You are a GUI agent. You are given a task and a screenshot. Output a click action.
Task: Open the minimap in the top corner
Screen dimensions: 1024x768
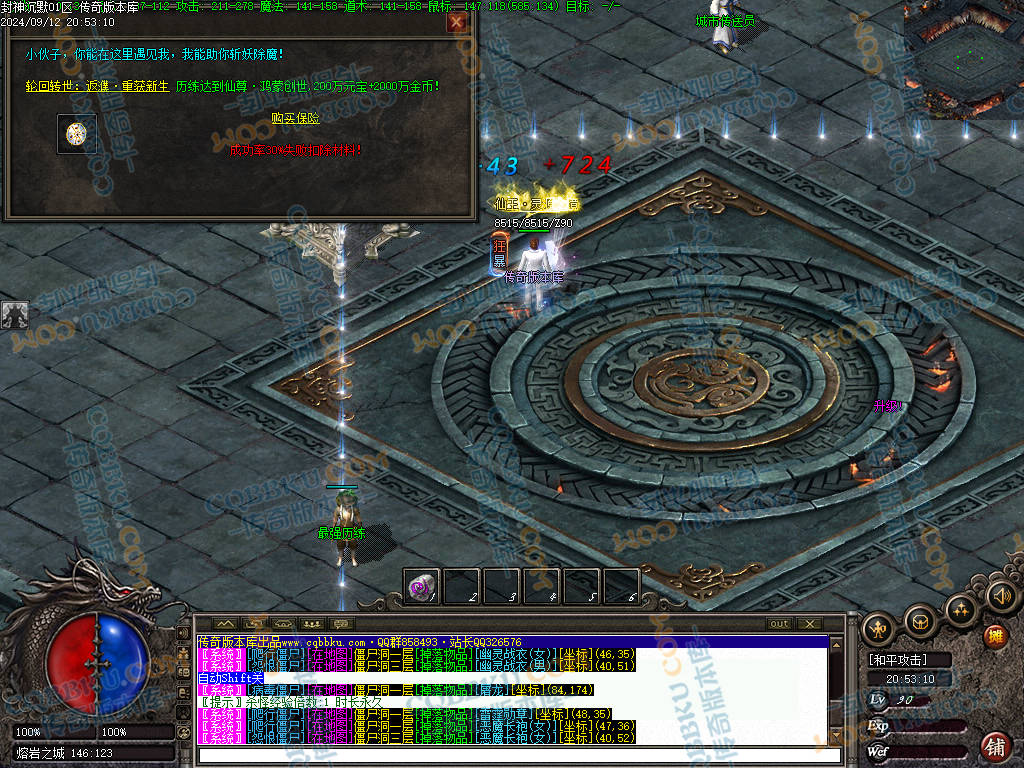963,60
